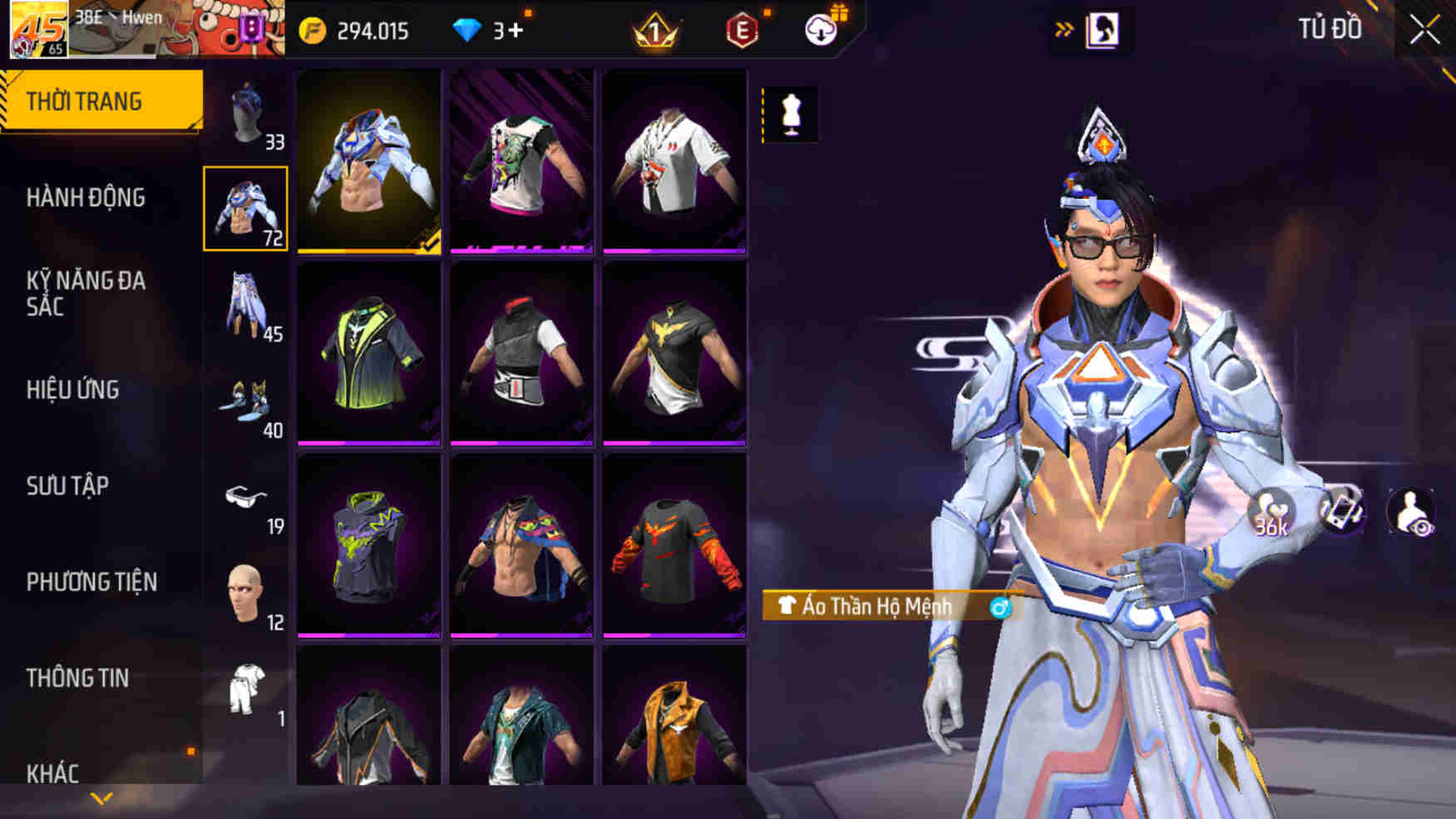
Task: Select the face category showing 12
Action: [x=246, y=595]
